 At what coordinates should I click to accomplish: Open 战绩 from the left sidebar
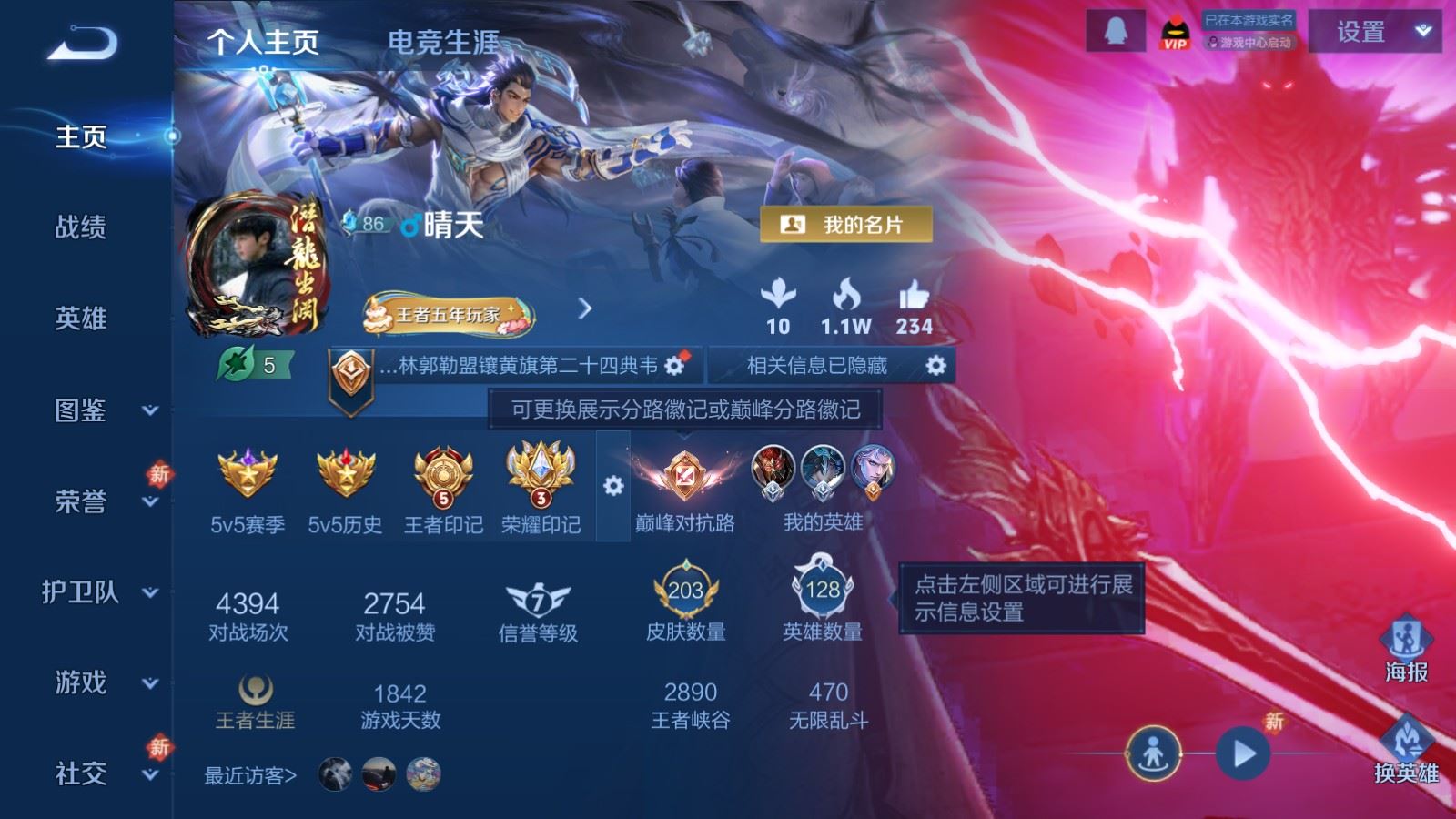(80, 228)
